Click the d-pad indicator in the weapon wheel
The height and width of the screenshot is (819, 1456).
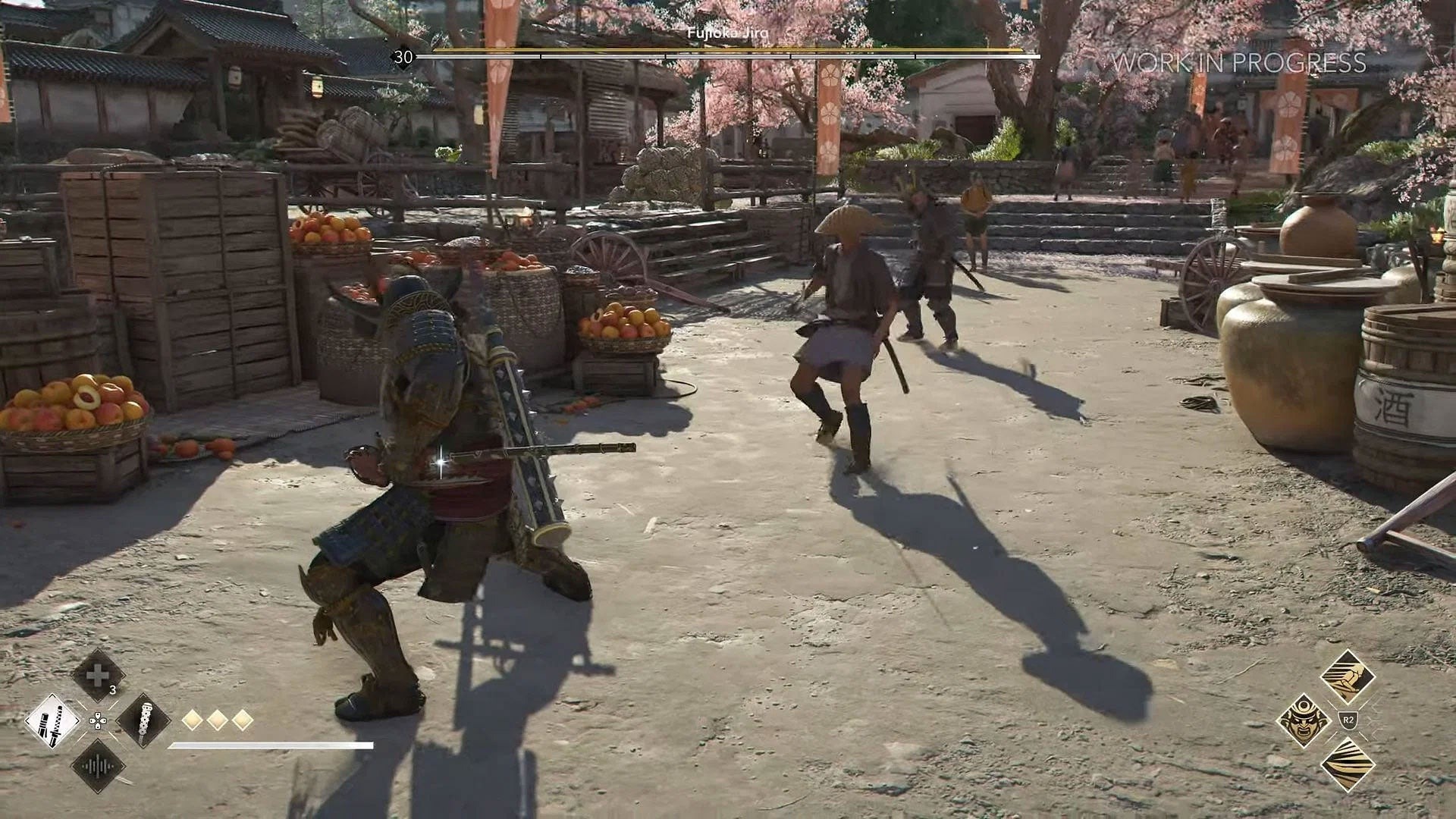click(x=98, y=720)
